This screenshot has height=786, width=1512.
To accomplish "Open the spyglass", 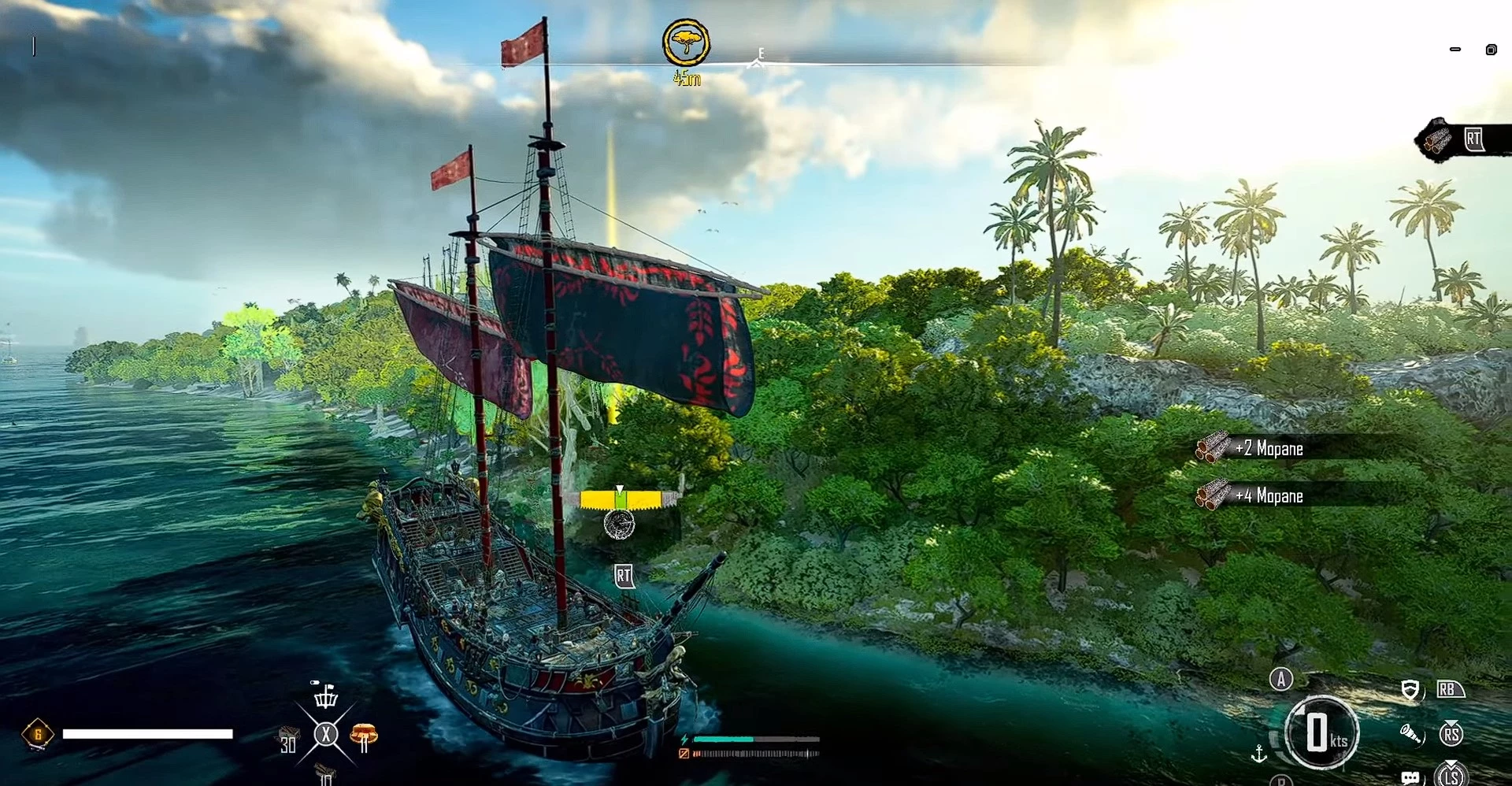I will coord(1410,735).
